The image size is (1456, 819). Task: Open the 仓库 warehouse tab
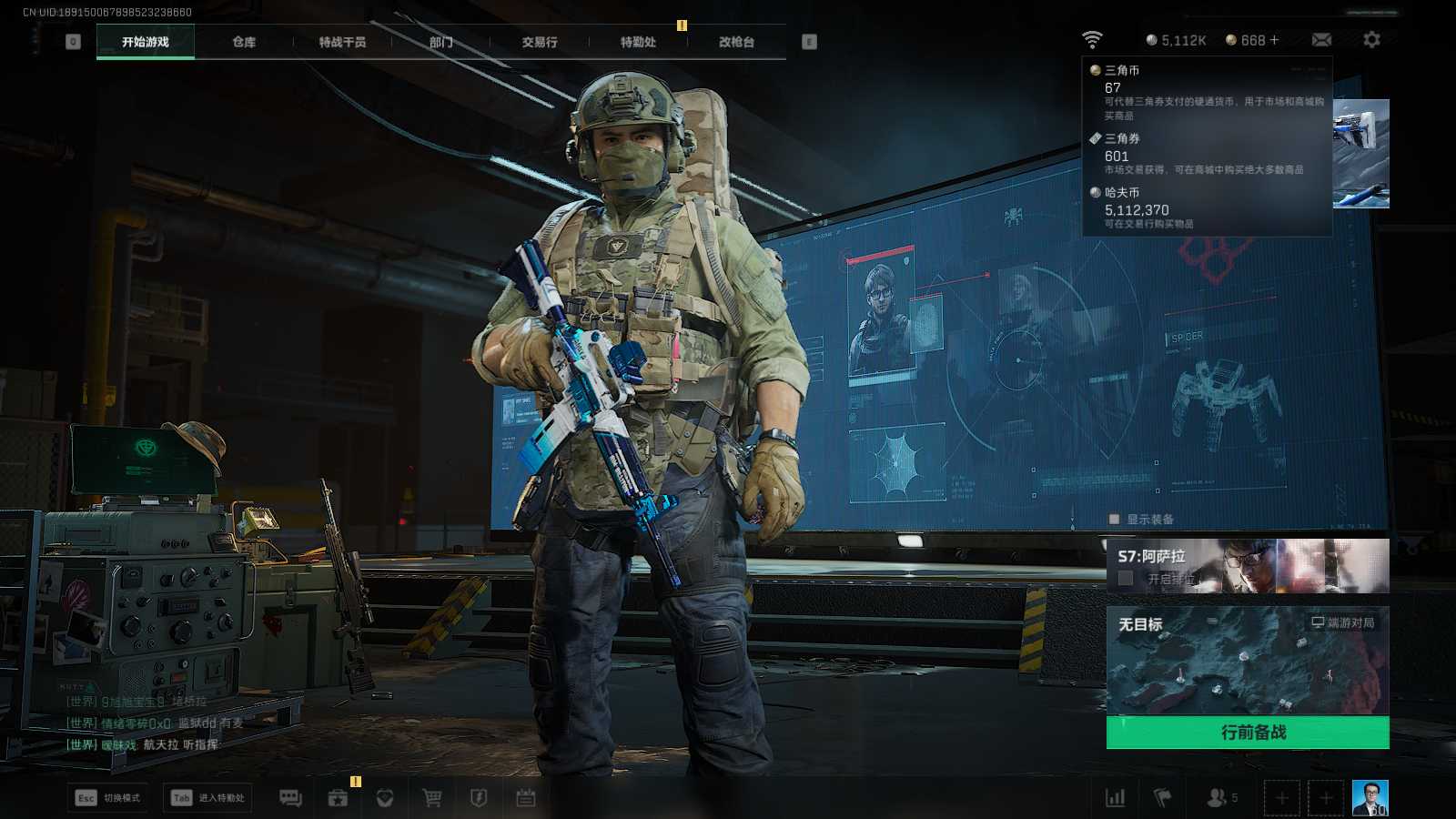coord(244,42)
